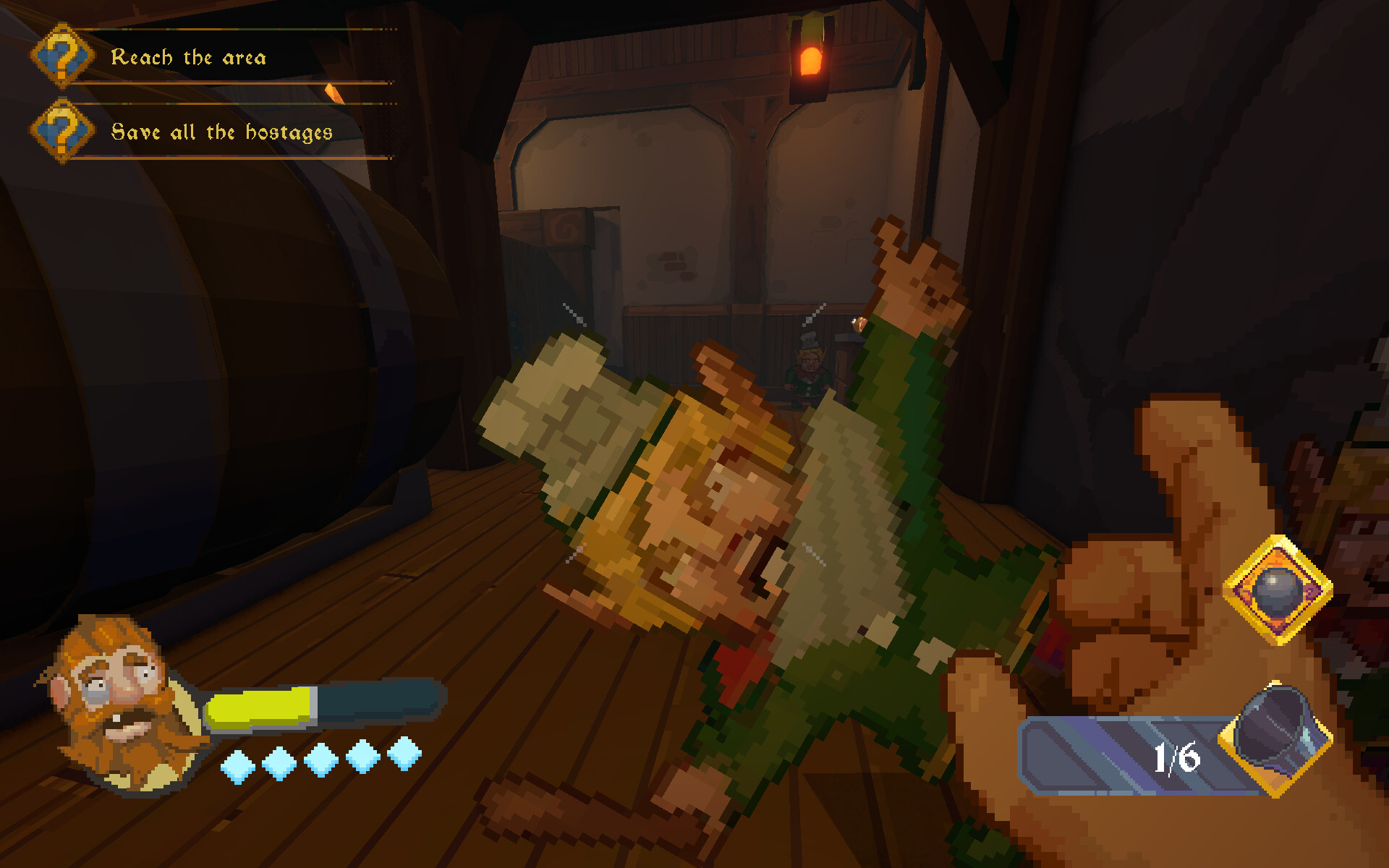Select the 'Reach the area' objective text
Screen dimensions: 1389x868
coord(190,58)
